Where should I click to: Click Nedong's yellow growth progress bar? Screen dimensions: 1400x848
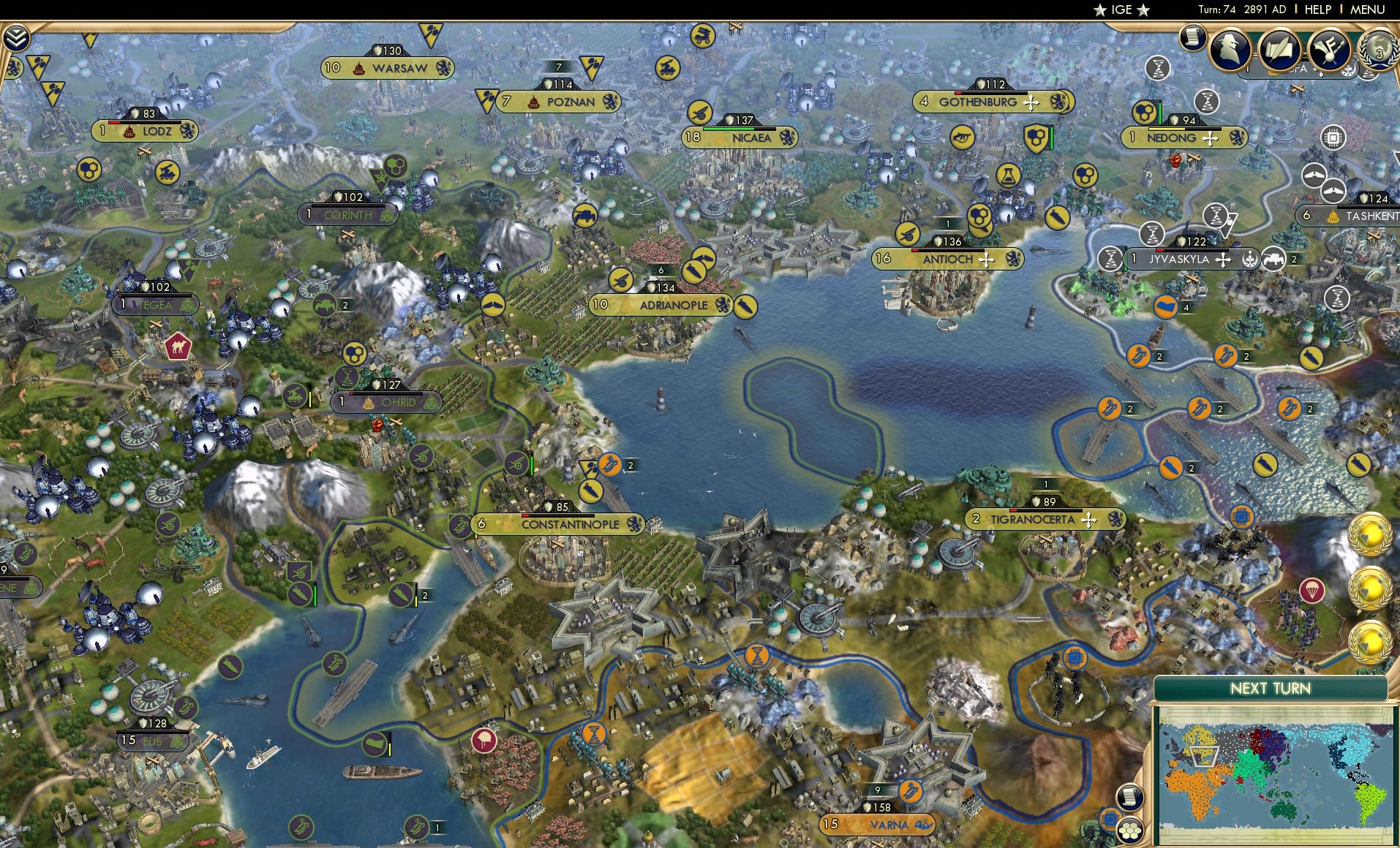(x=1167, y=129)
